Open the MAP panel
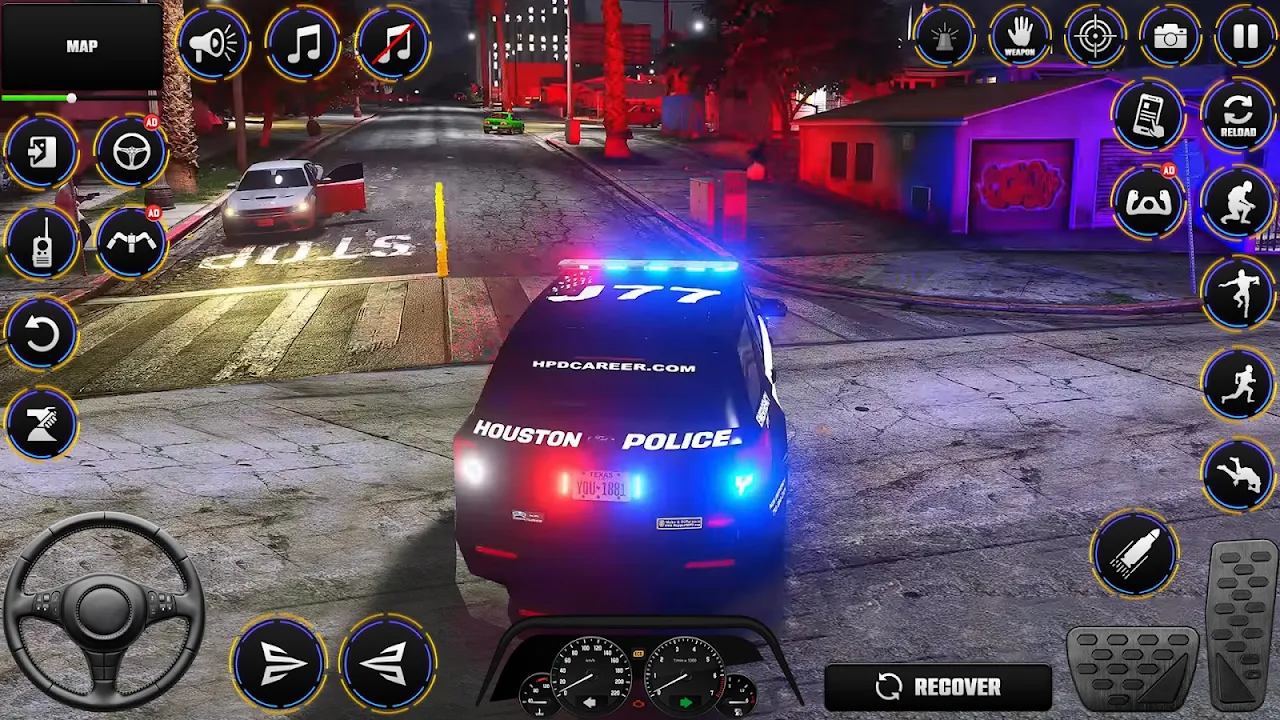Image resolution: width=1280 pixels, height=720 pixels. click(81, 46)
